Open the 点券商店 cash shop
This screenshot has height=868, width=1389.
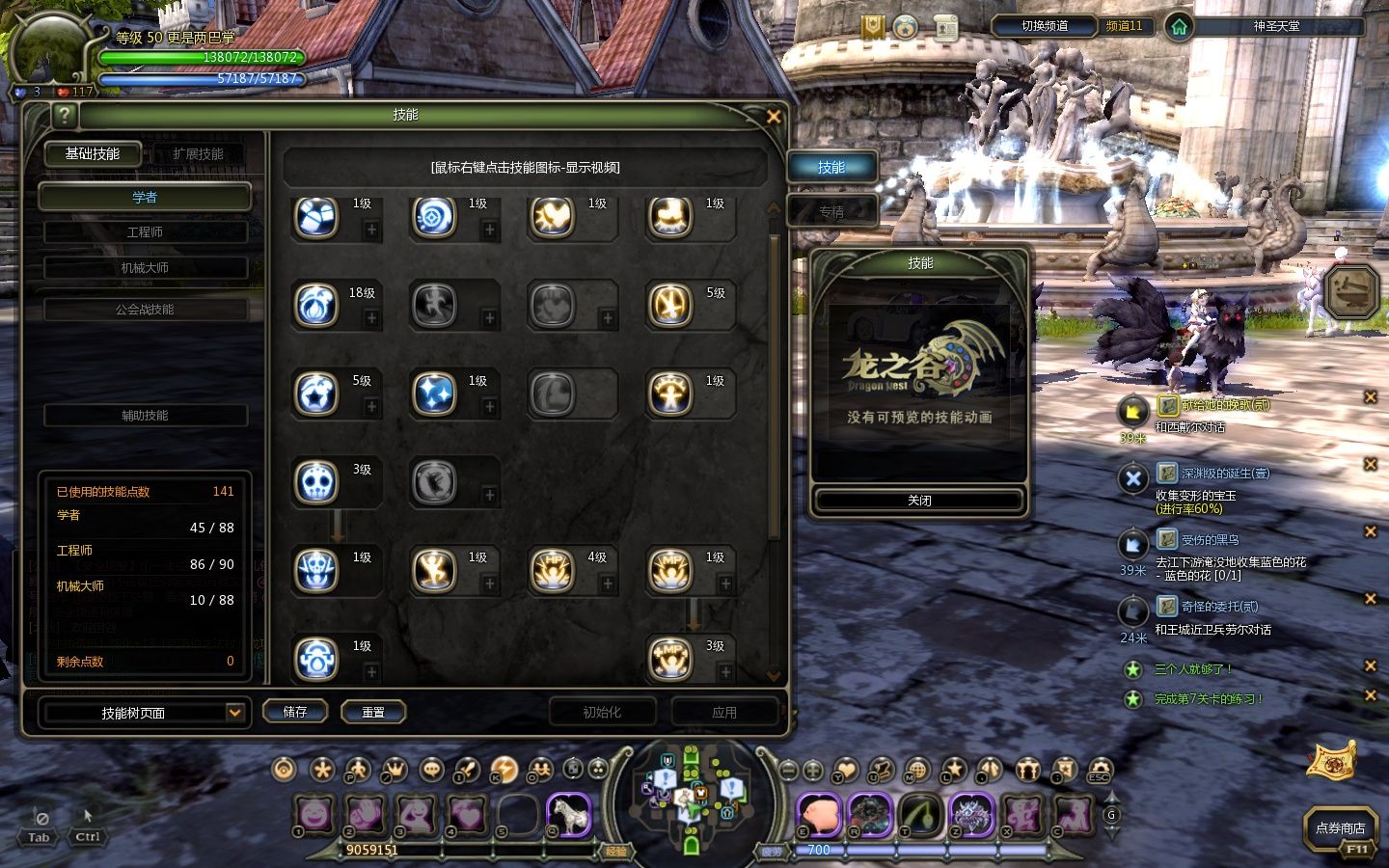pyautogui.click(x=1340, y=828)
